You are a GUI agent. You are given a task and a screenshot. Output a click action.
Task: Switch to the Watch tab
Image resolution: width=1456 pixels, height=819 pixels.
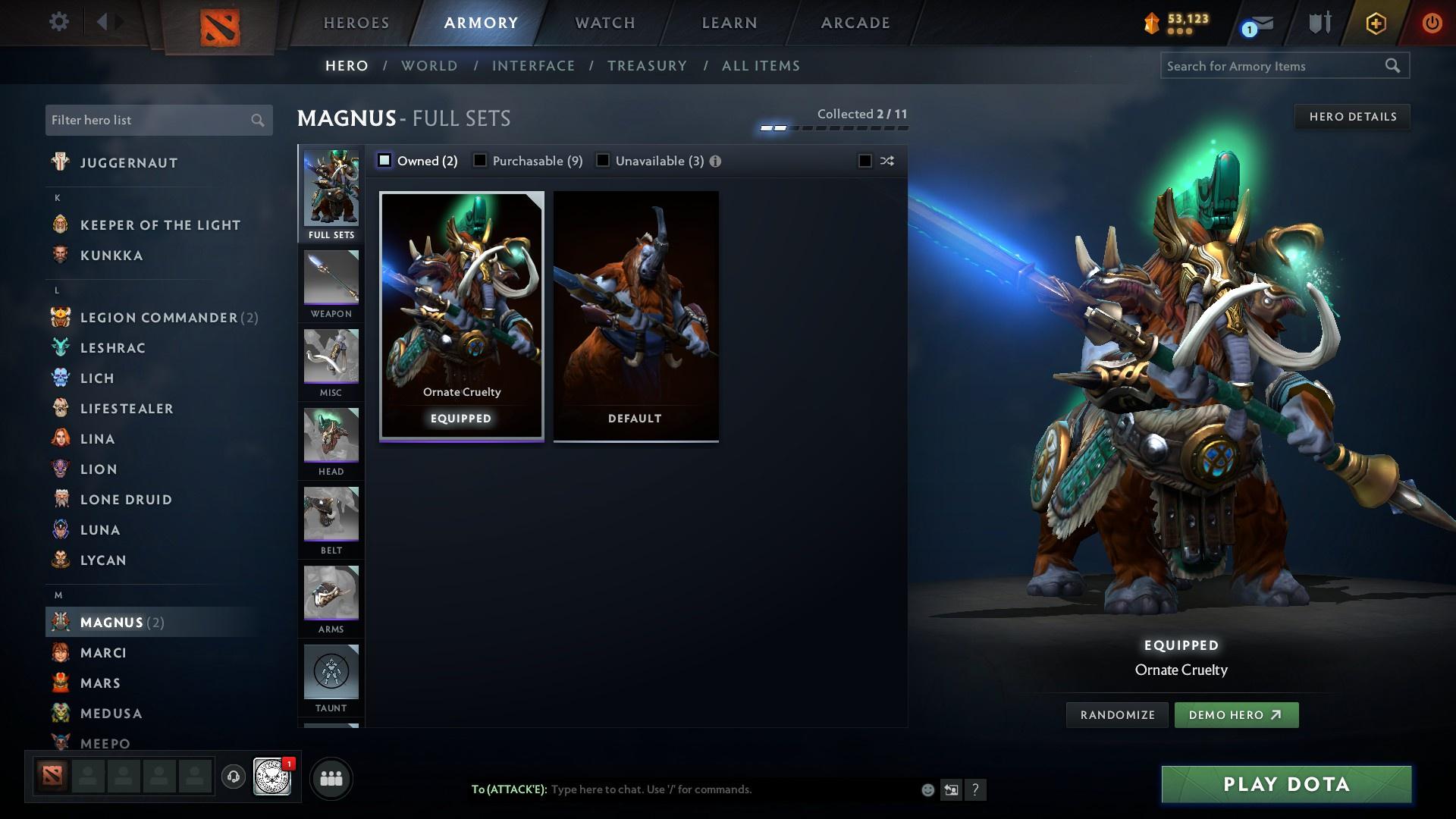click(x=605, y=23)
